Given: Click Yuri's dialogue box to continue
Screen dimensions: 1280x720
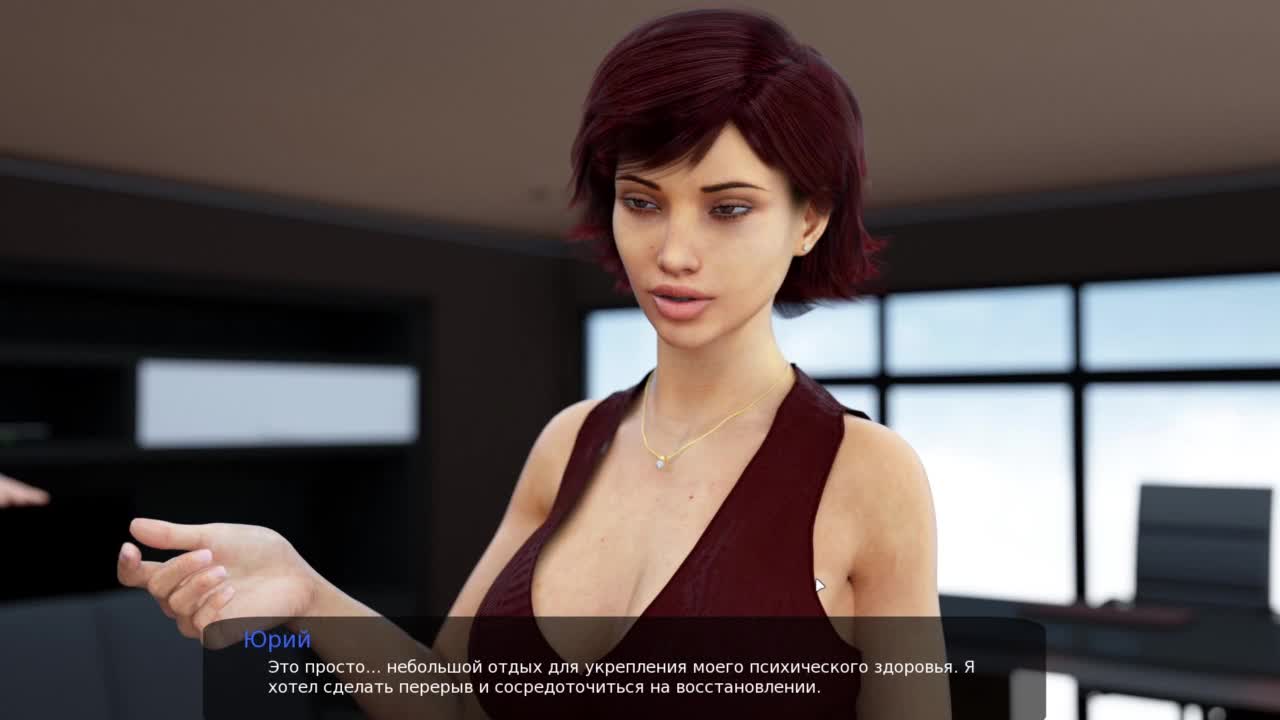Looking at the screenshot, I should 624,668.
